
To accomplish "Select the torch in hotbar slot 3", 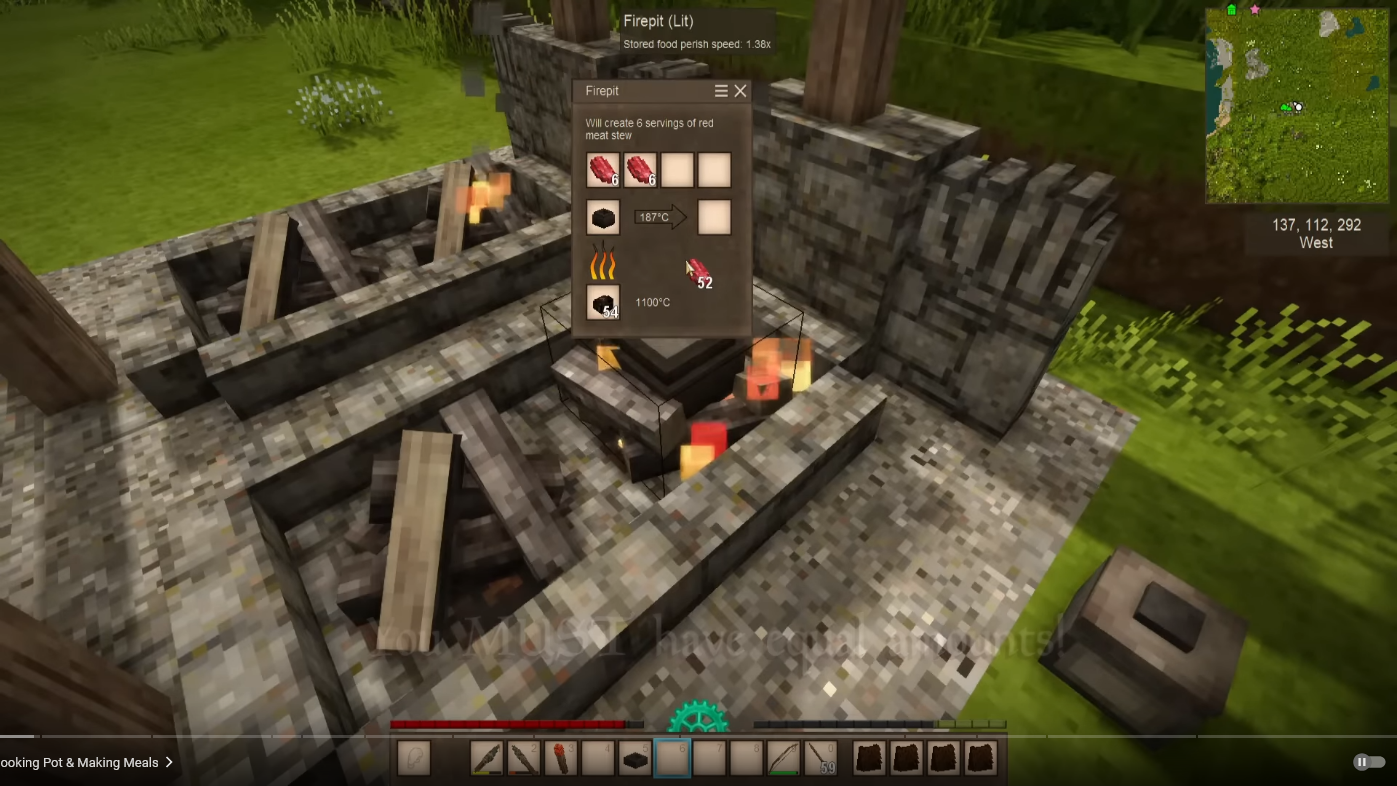I will [561, 759].
